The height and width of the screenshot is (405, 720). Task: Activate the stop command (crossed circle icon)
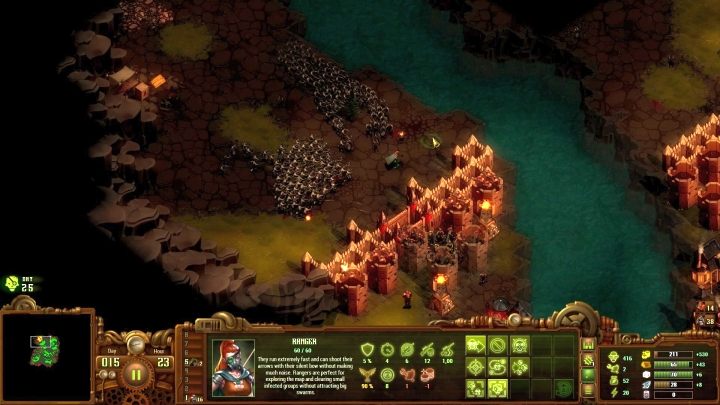click(x=498, y=345)
